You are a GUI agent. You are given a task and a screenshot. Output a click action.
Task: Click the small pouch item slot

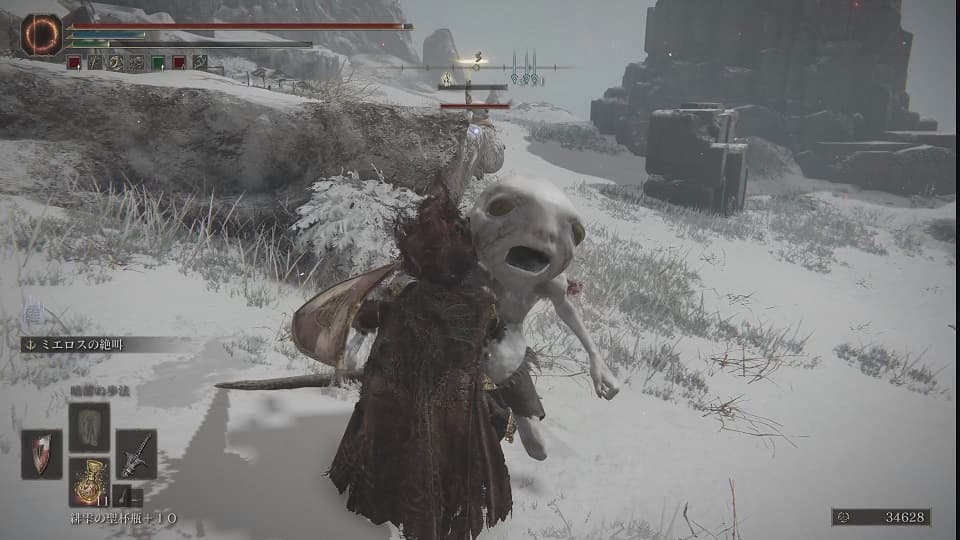[126, 496]
